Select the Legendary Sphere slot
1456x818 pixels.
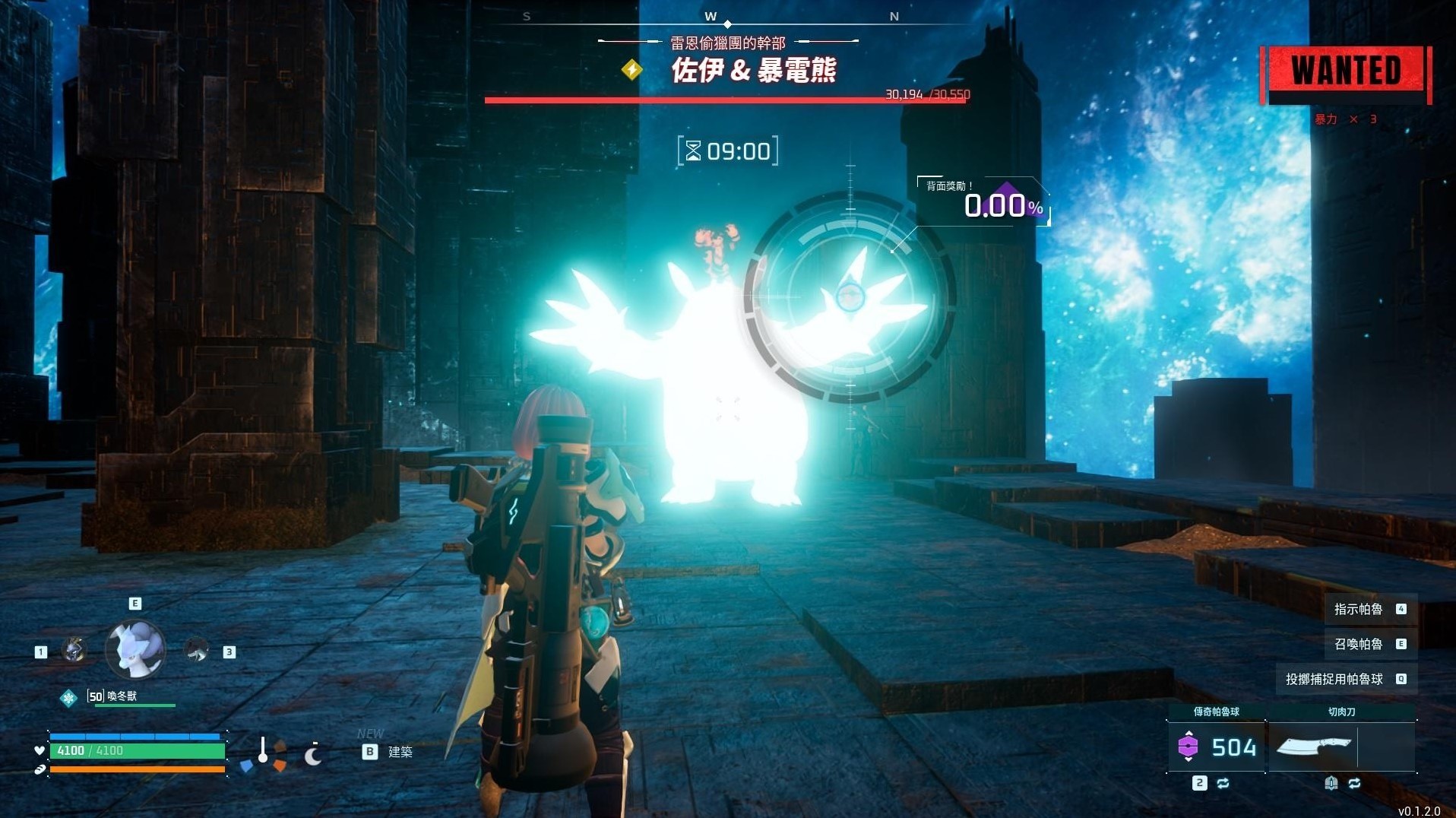(x=1216, y=747)
